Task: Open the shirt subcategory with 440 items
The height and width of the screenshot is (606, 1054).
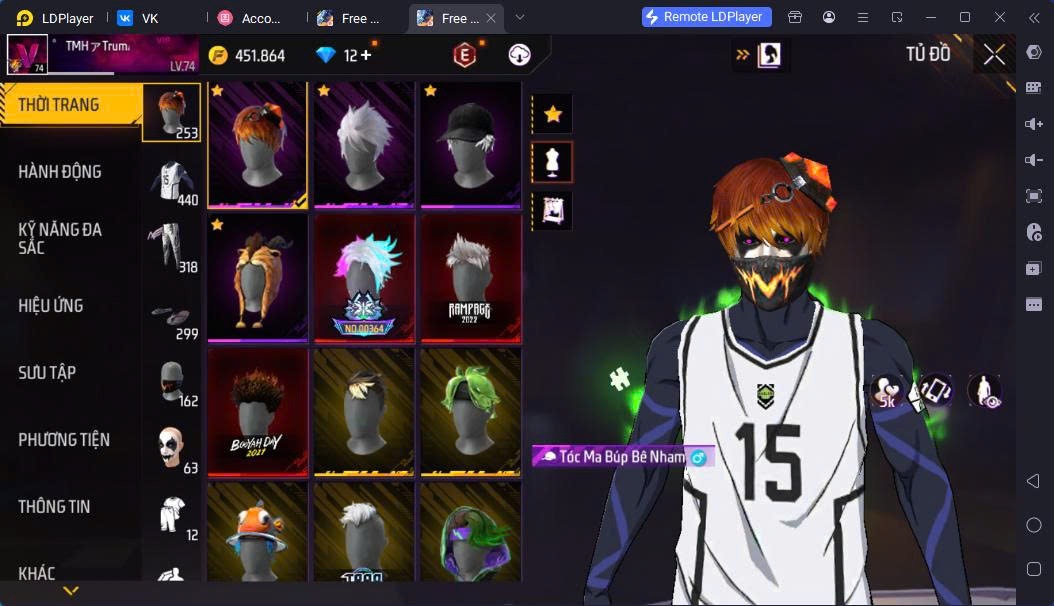Action: pyautogui.click(x=172, y=182)
